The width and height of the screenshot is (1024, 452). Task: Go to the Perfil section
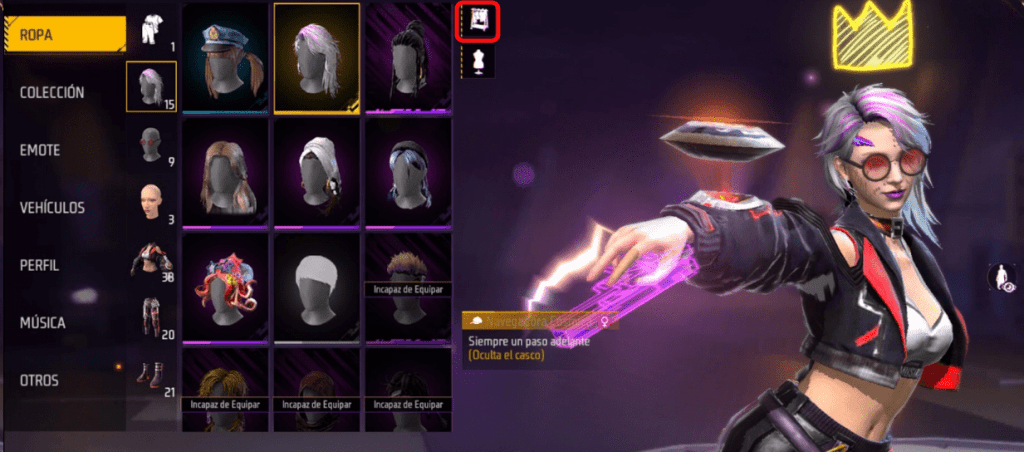coord(42,266)
